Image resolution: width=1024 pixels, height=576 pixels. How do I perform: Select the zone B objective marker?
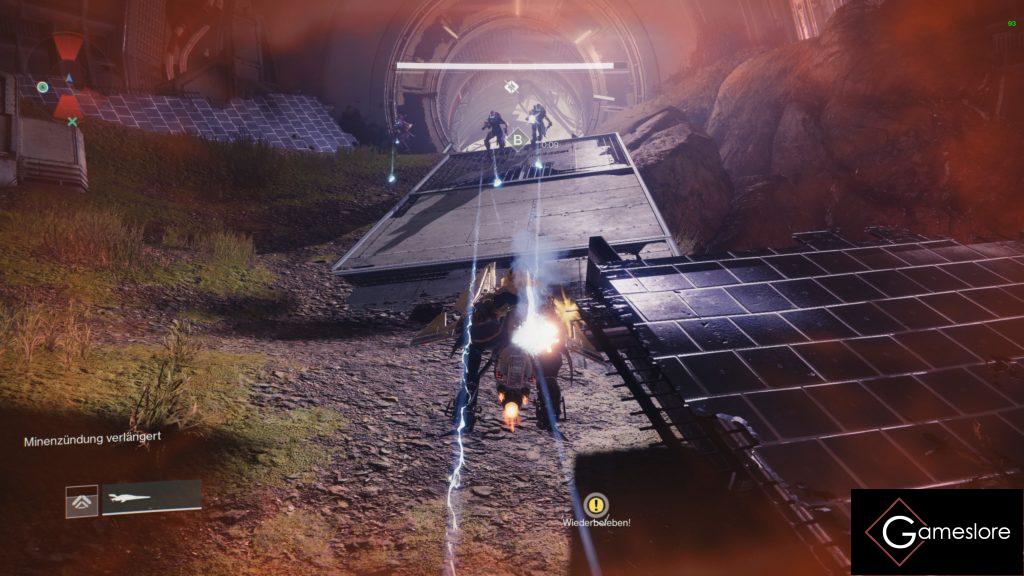[518, 141]
